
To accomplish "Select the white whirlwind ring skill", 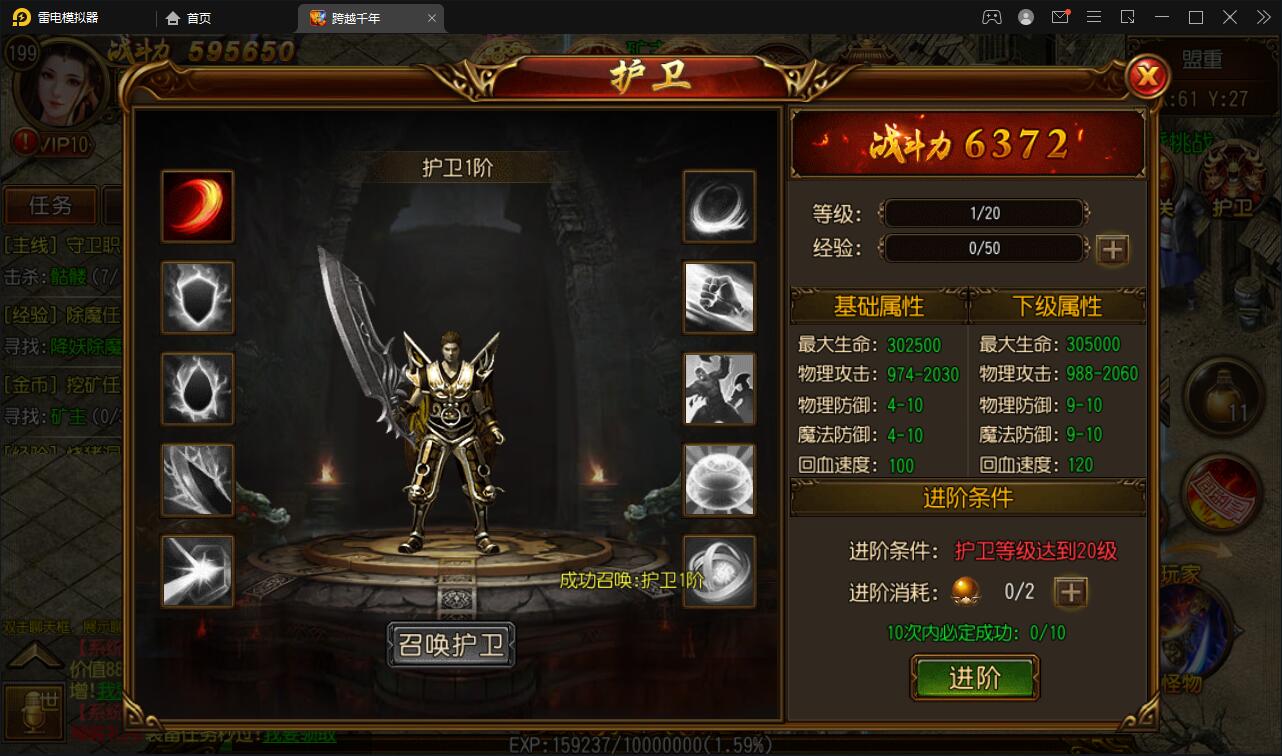I will coord(719,206).
